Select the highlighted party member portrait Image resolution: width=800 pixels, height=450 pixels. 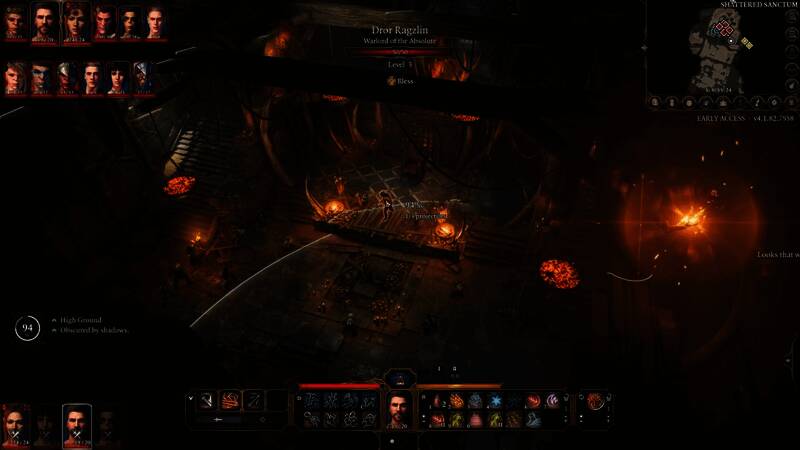76,423
